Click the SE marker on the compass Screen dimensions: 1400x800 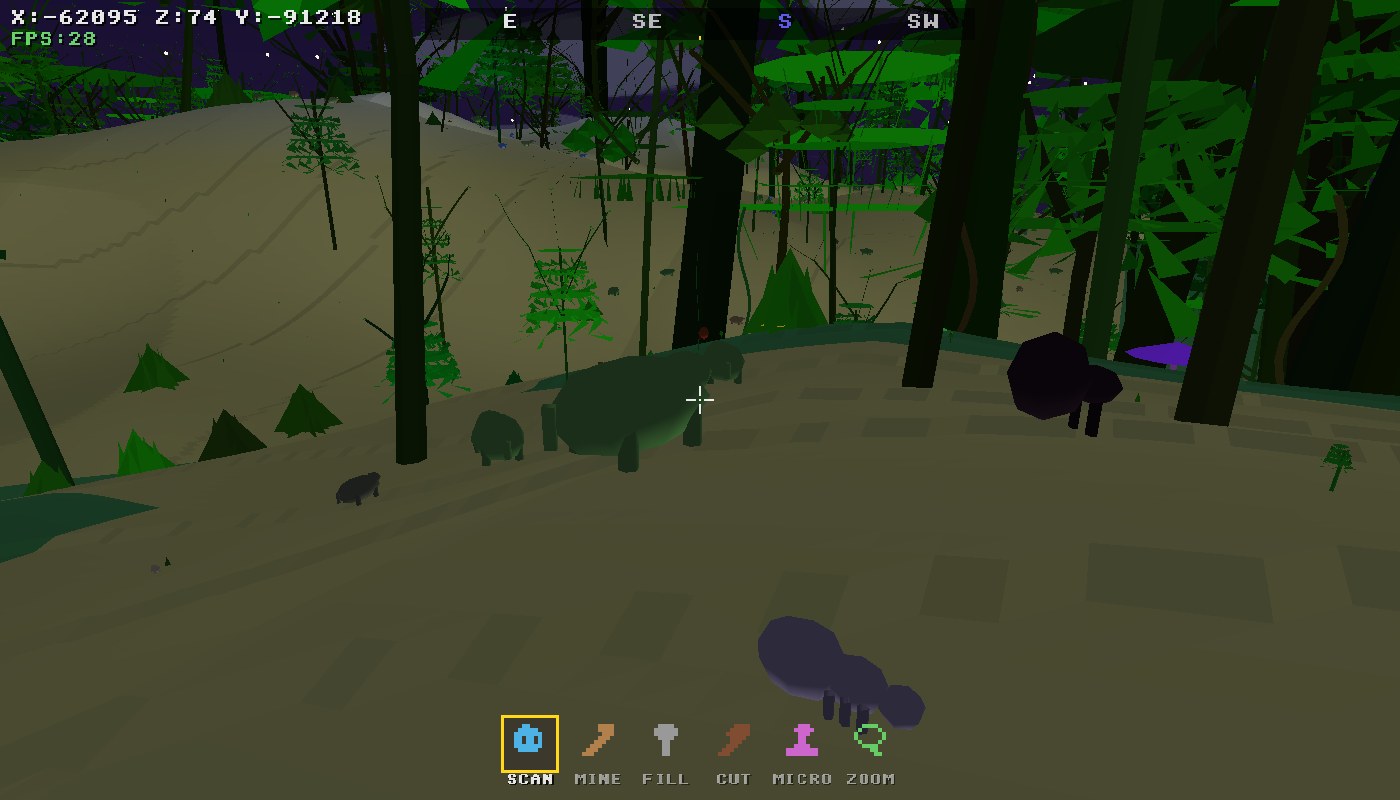coord(646,21)
